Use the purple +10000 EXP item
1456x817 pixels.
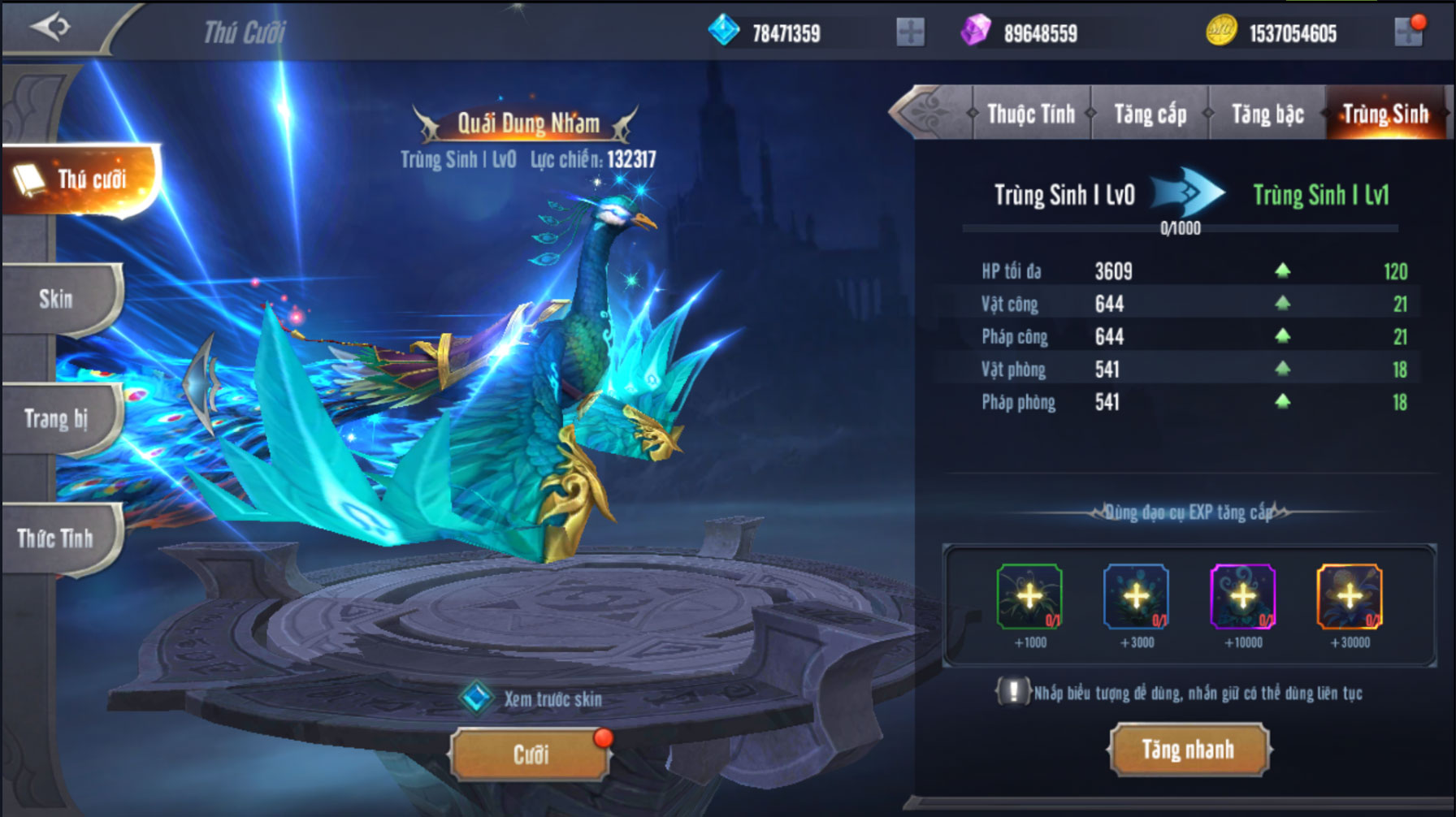1242,597
